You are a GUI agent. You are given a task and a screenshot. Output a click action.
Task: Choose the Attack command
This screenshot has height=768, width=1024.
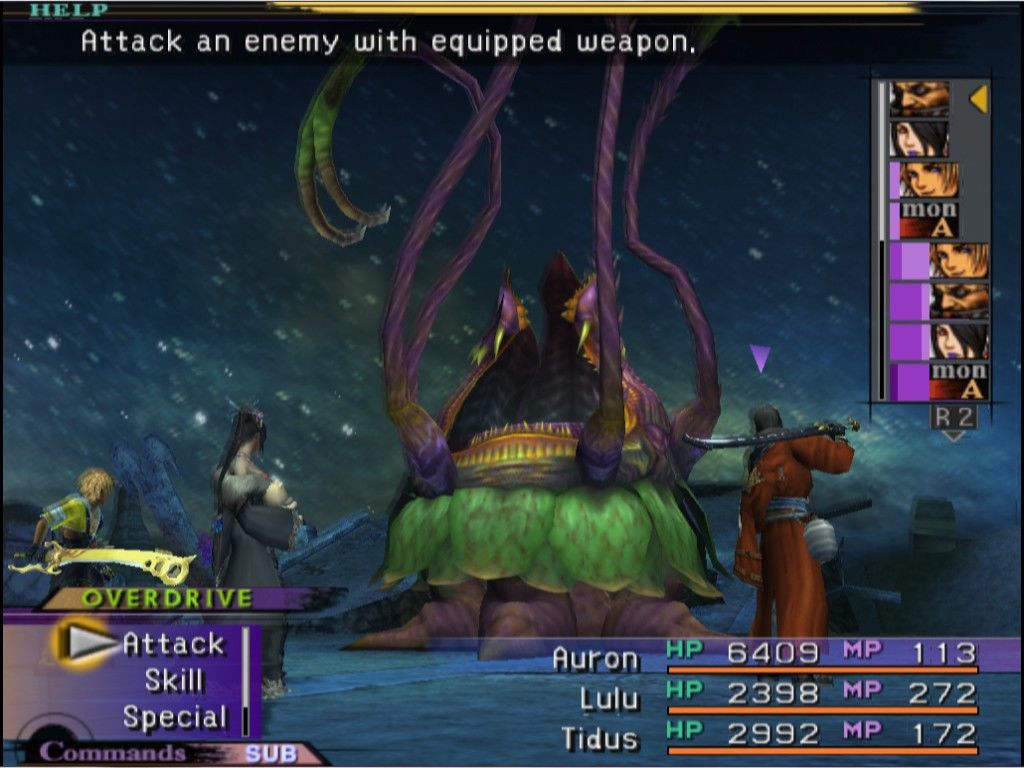(173, 644)
